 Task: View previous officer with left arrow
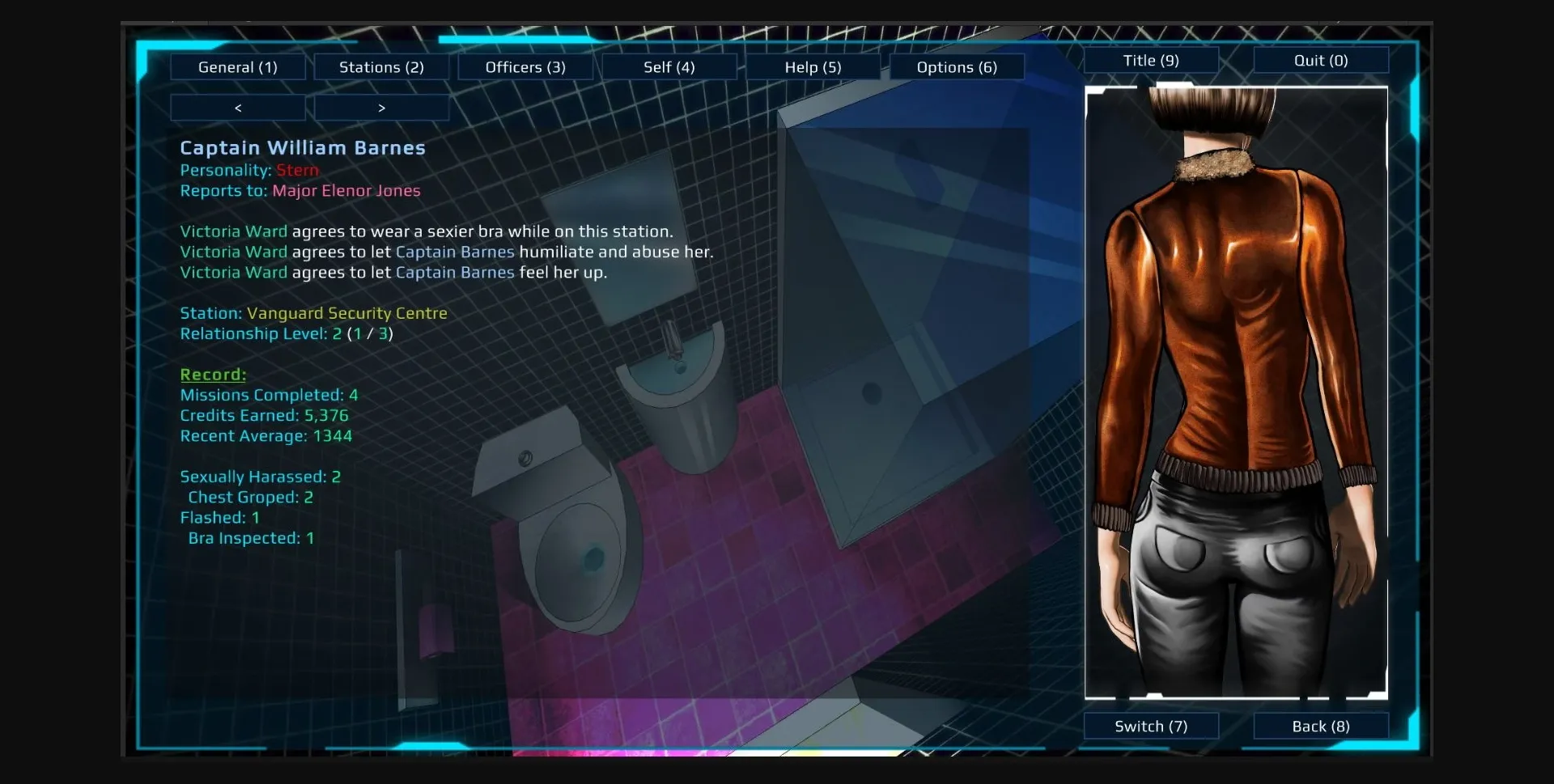(x=237, y=107)
